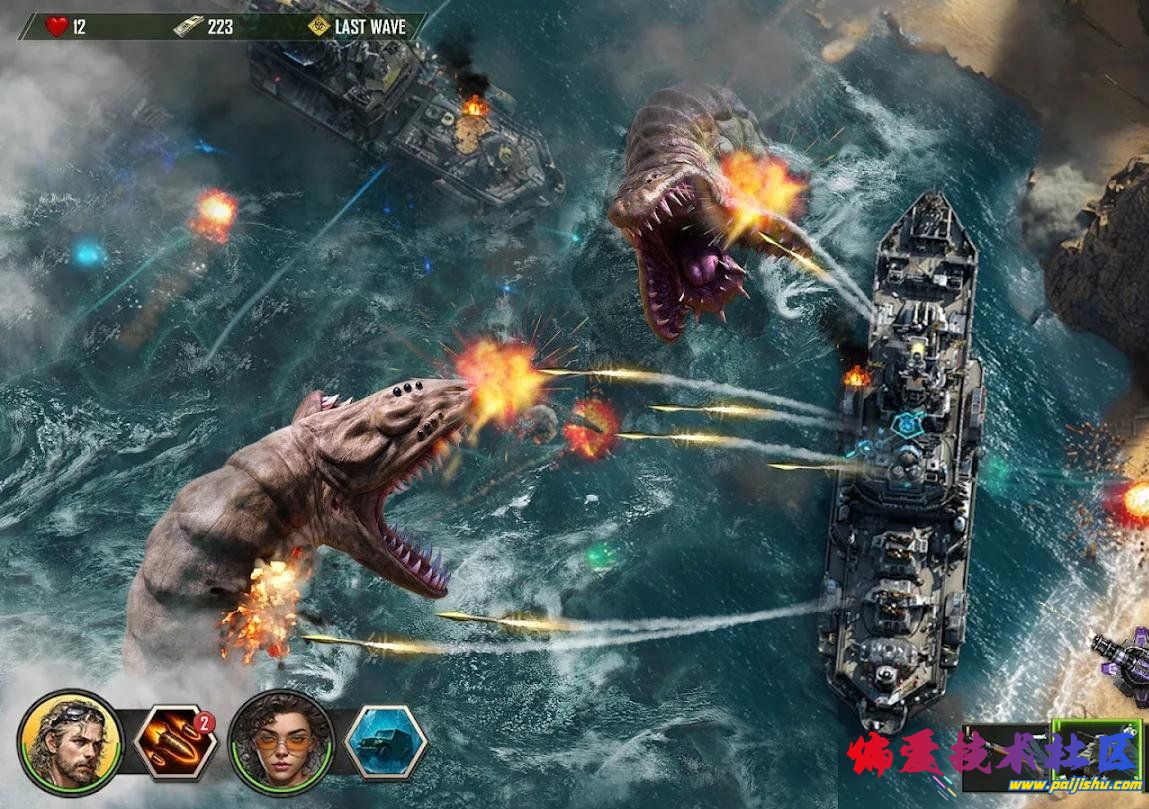Select the bearded hero with goggles portrait
Image resolution: width=1149 pixels, height=809 pixels.
pyautogui.click(x=70, y=742)
